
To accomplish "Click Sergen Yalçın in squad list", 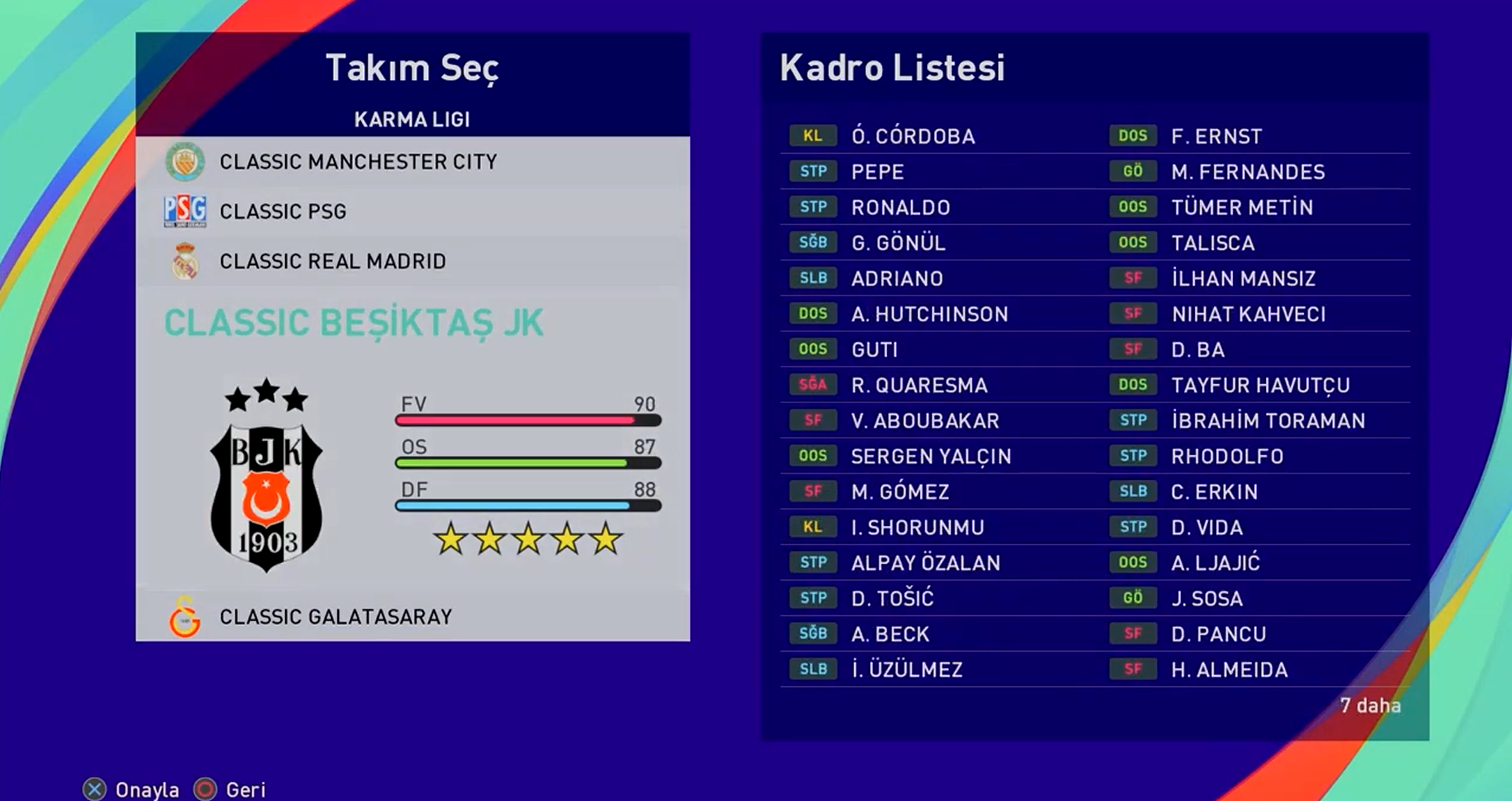I will coord(931,456).
